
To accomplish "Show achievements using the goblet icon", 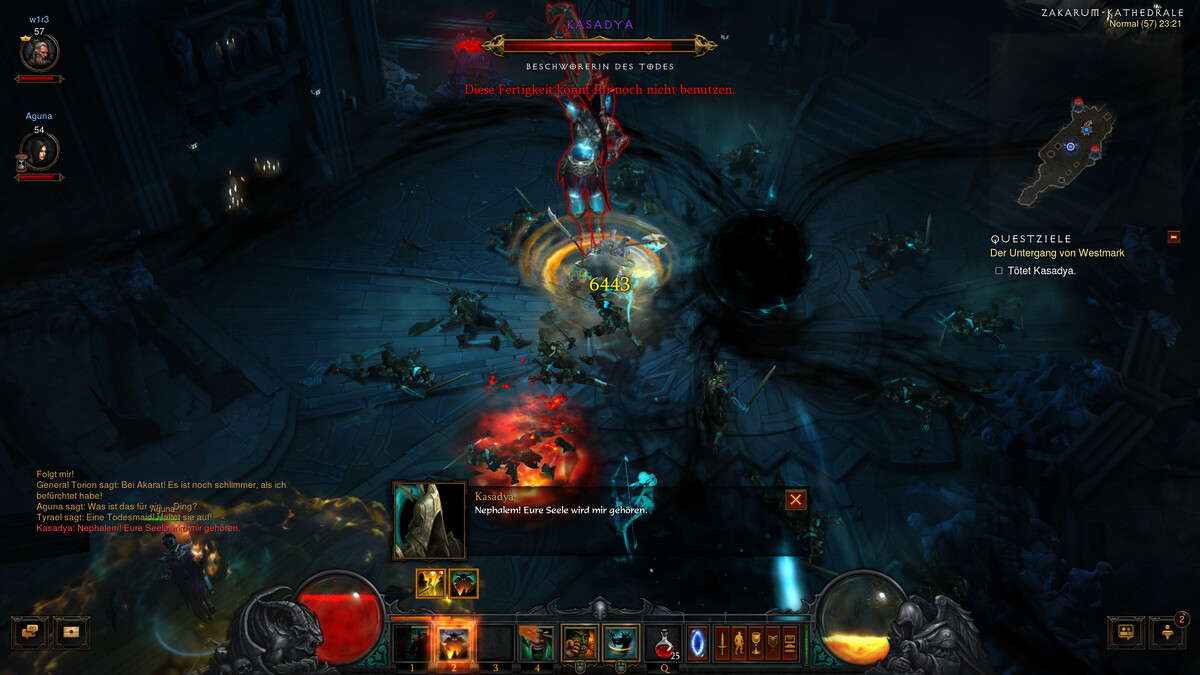I will coord(756,642).
